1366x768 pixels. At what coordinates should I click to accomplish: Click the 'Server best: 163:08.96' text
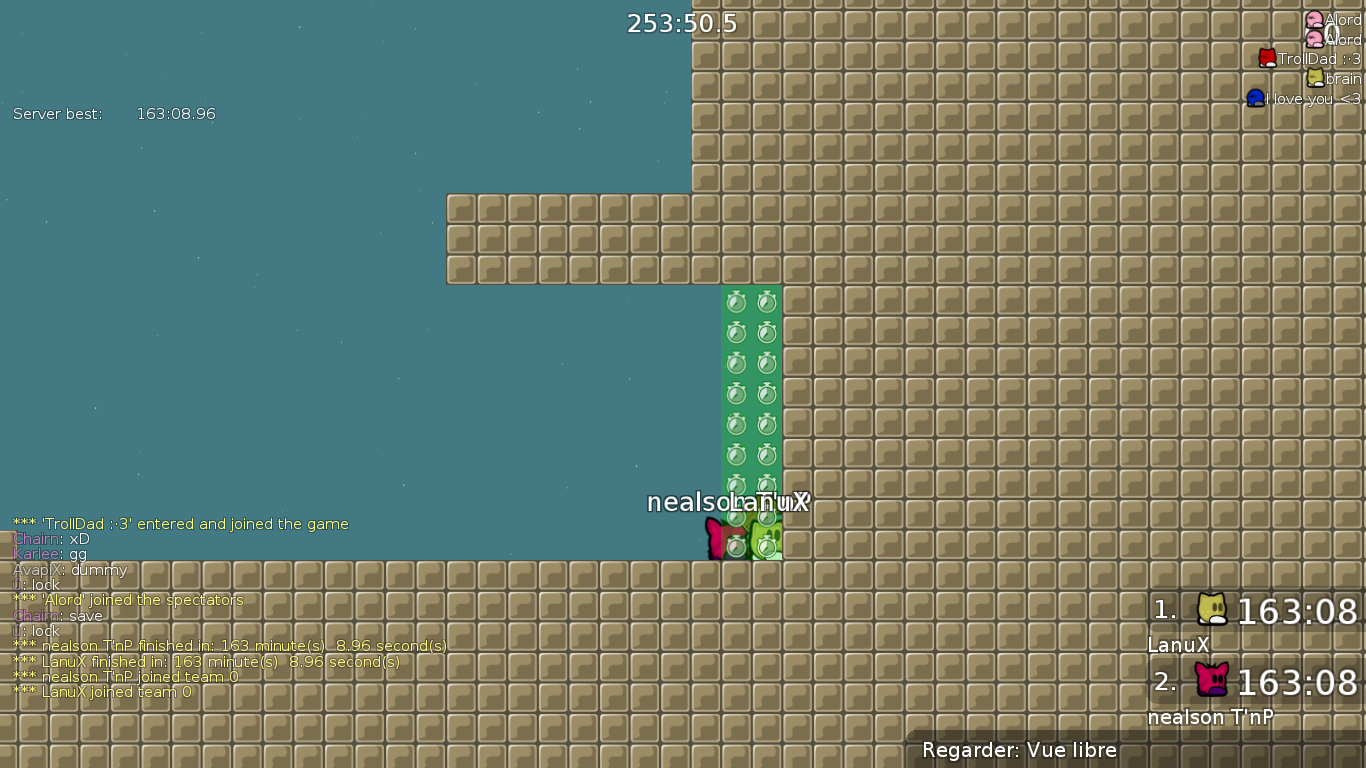[x=113, y=113]
